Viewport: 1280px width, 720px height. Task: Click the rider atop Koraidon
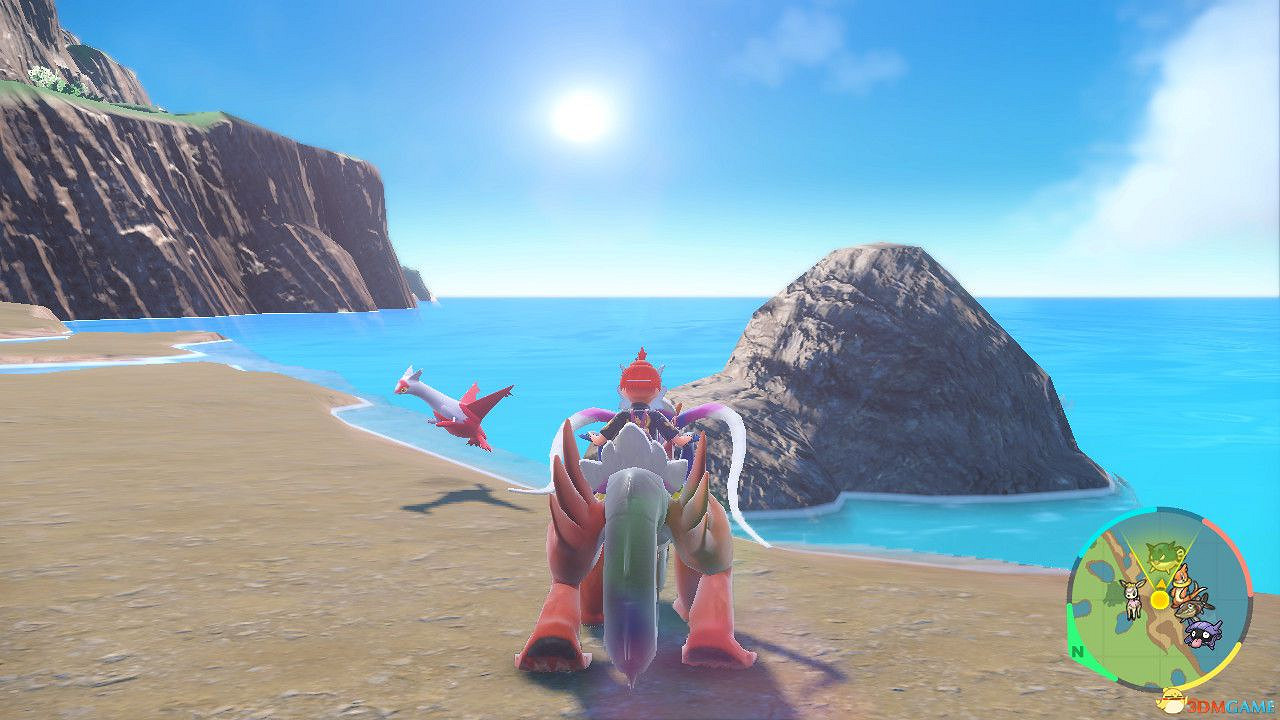pos(642,398)
